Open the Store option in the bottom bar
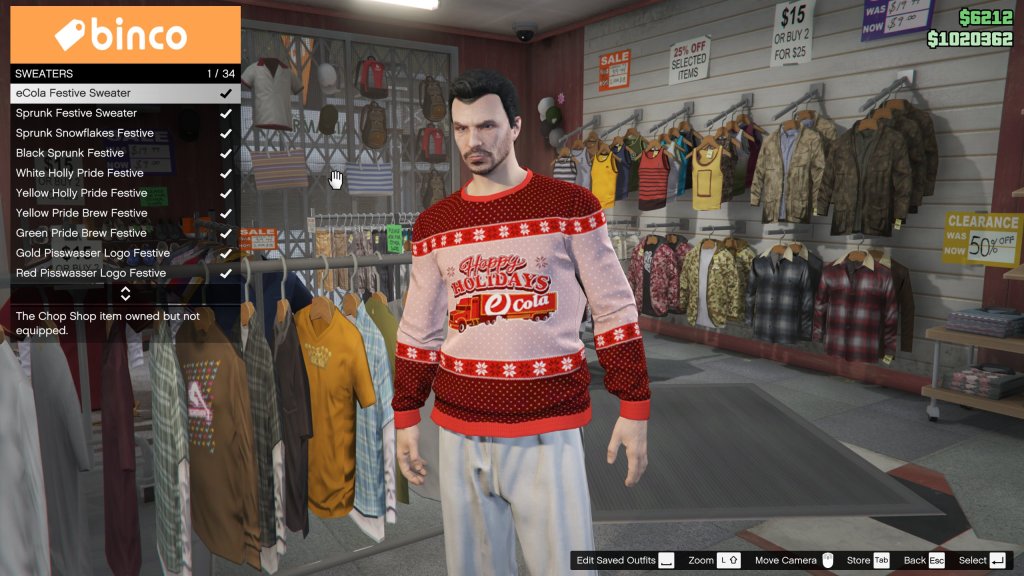The image size is (1024, 576). (867, 561)
